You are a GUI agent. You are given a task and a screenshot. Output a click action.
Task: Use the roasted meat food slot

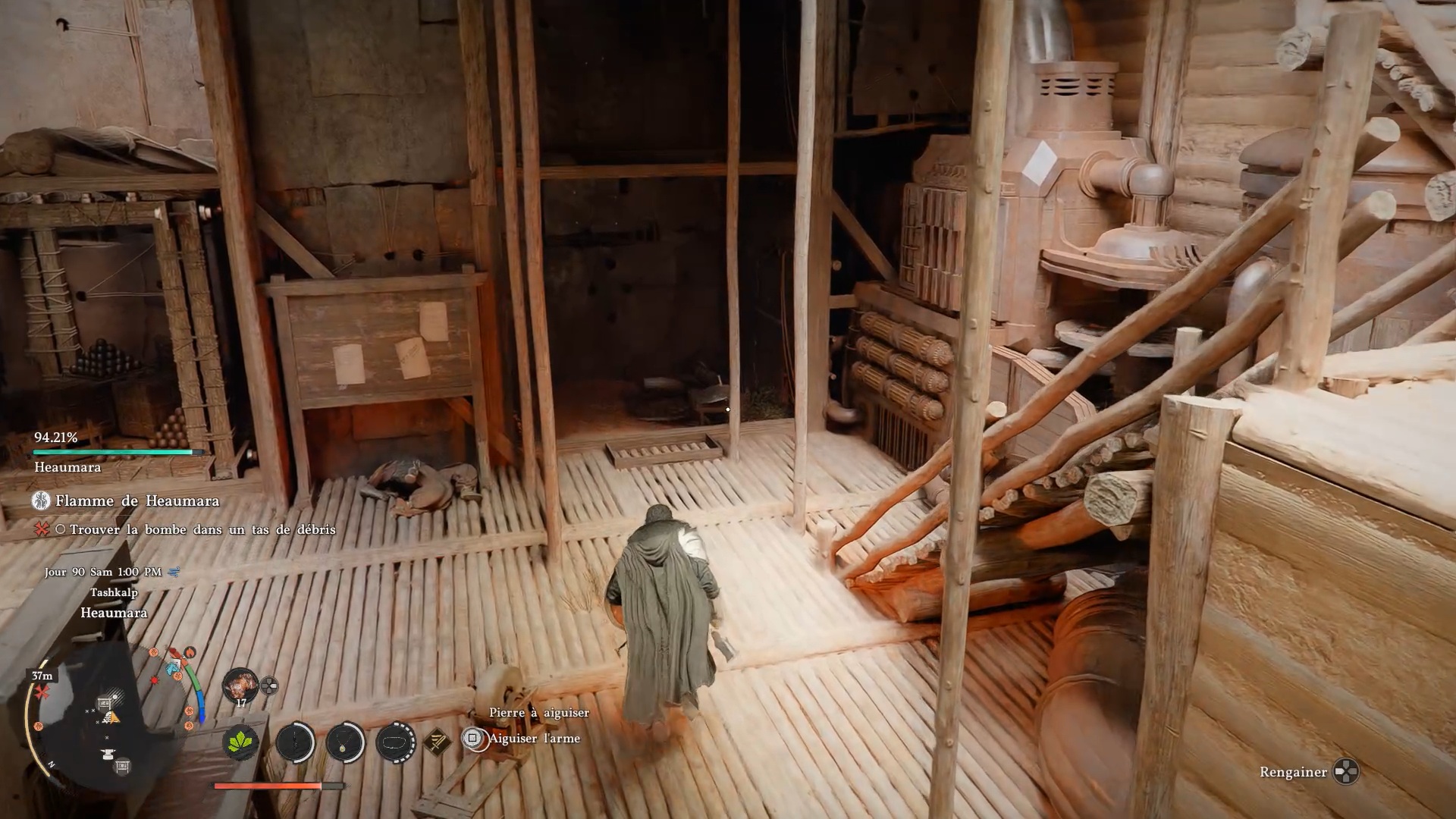240,685
